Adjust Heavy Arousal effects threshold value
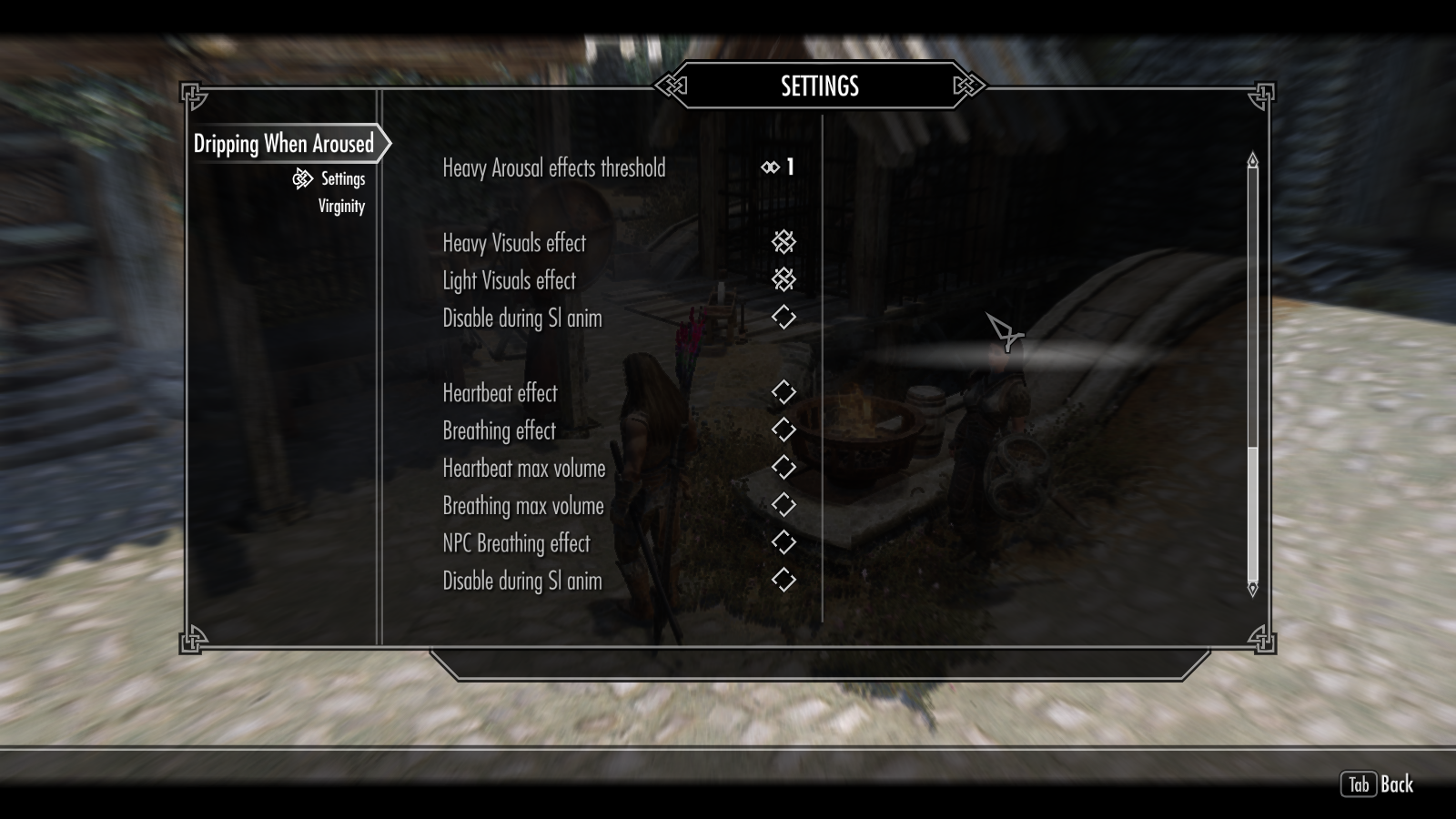1456x819 pixels. [x=780, y=167]
